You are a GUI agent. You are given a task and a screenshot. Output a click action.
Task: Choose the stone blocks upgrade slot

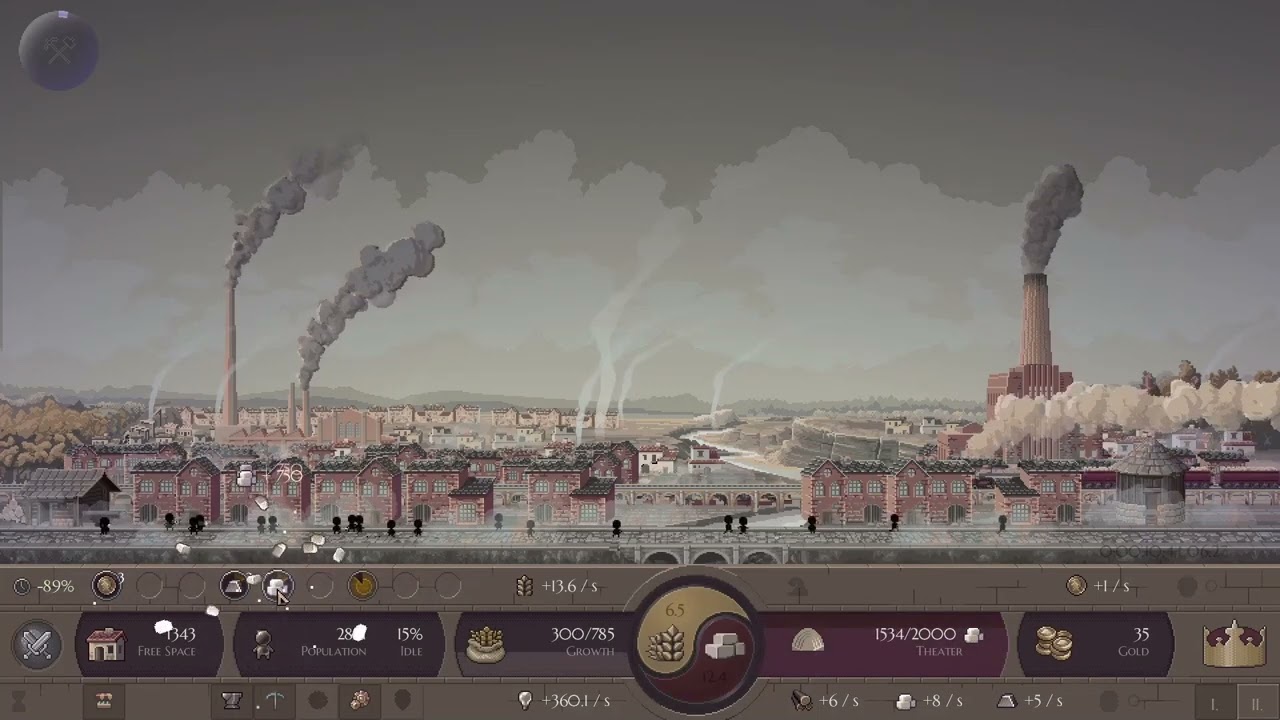pyautogui.click(x=277, y=586)
